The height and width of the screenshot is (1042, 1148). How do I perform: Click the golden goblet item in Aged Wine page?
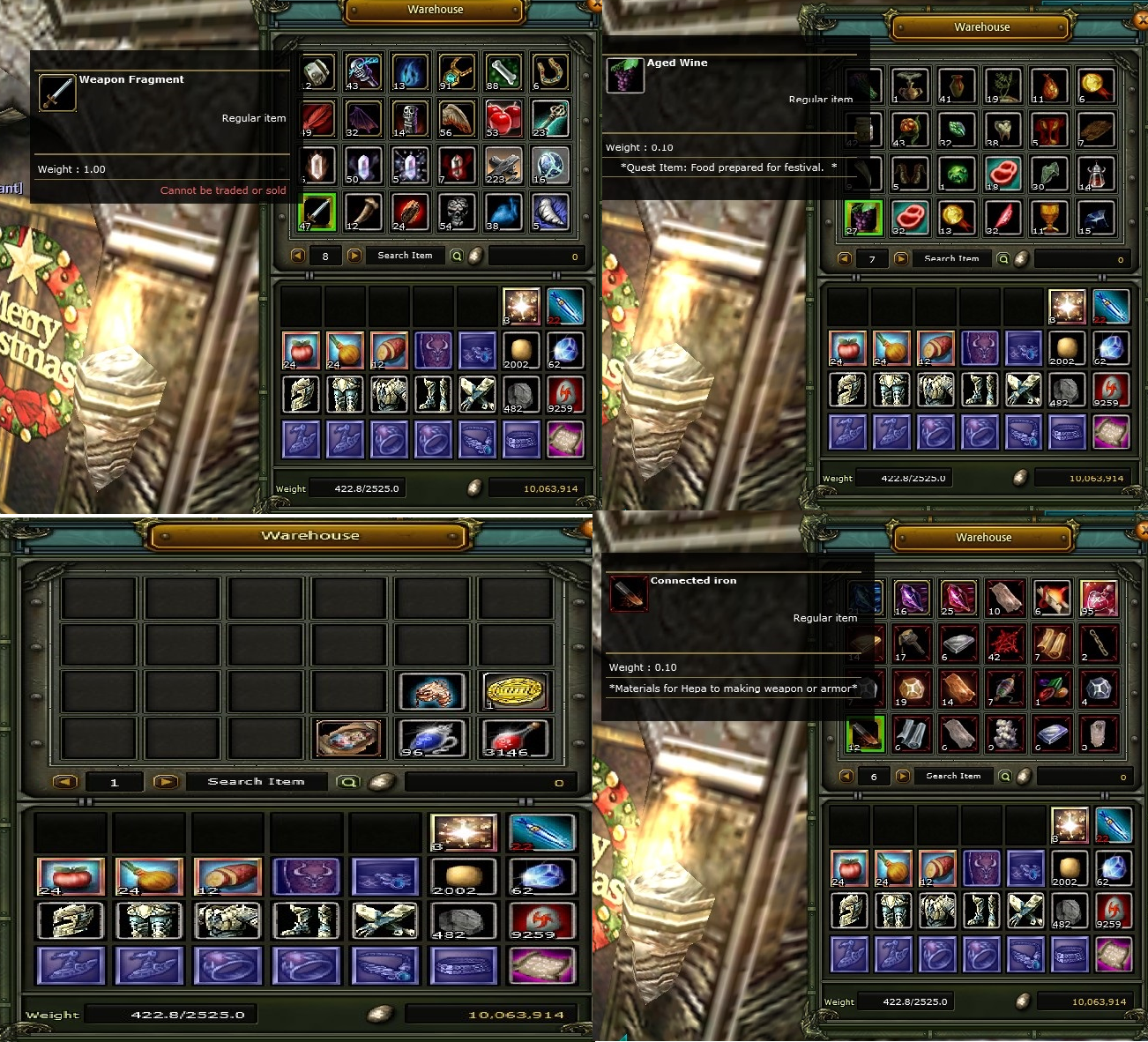coord(1050,218)
